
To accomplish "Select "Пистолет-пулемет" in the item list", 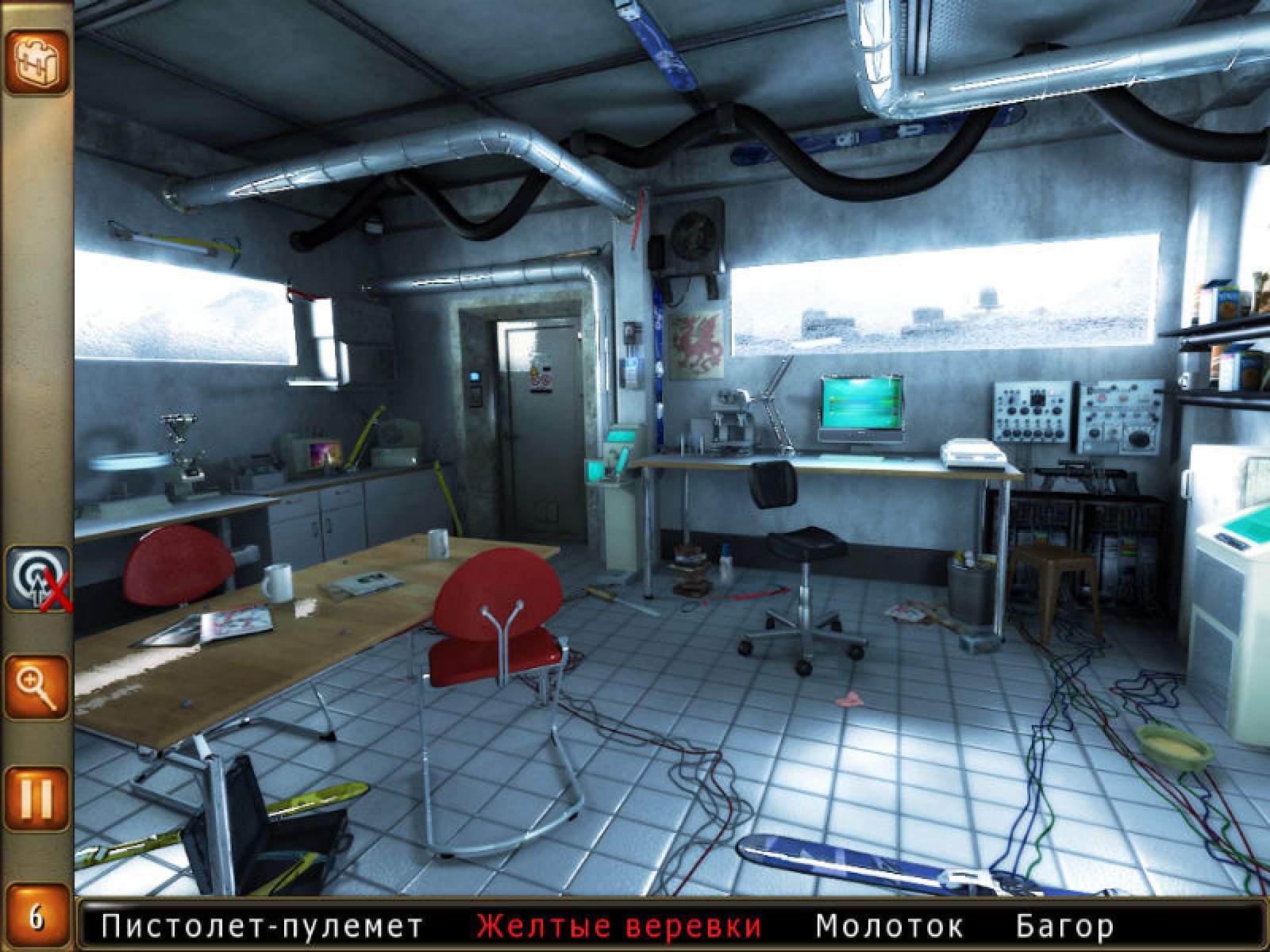I will pos(263,926).
